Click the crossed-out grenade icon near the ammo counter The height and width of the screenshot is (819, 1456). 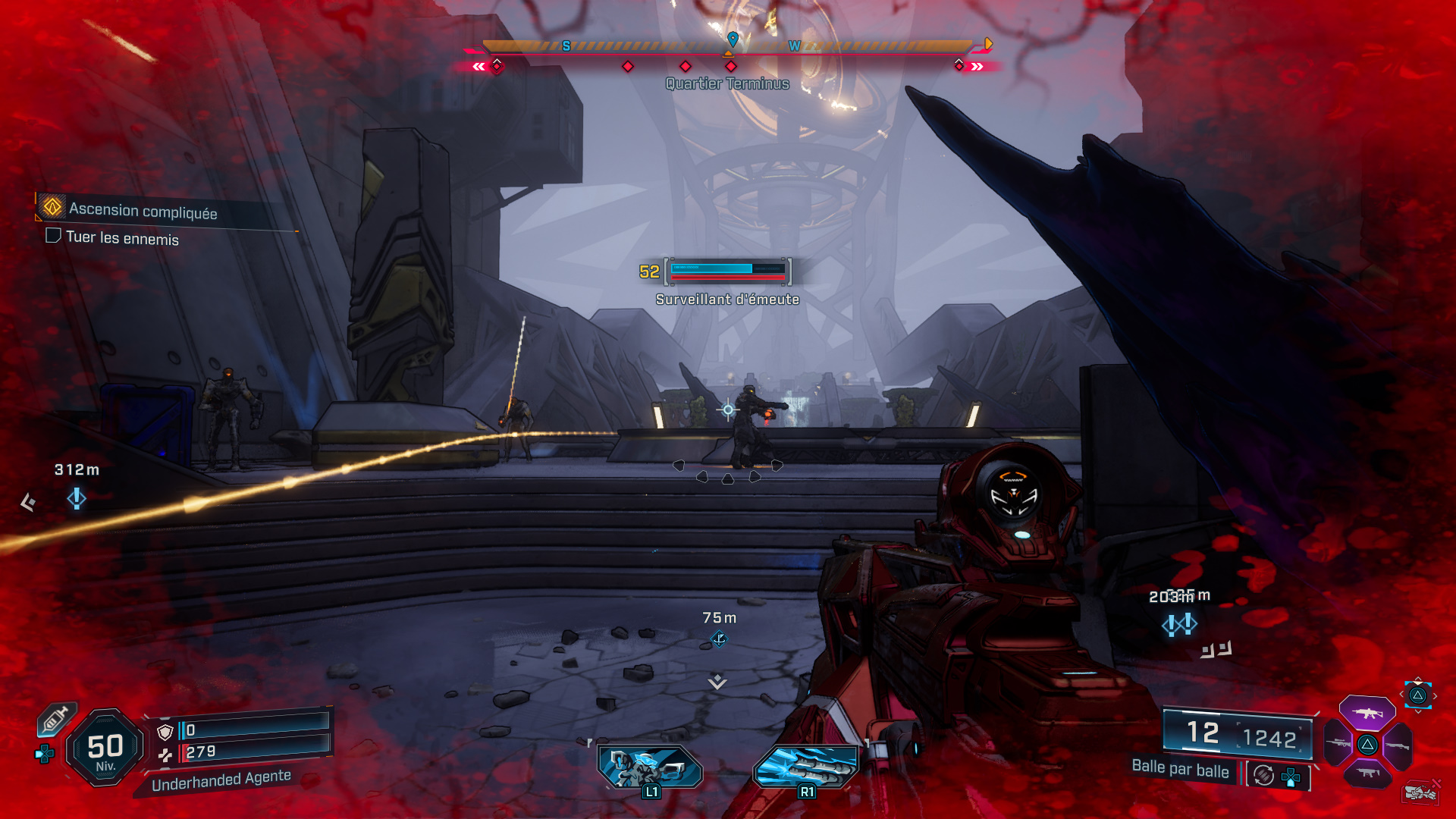coord(1421,792)
